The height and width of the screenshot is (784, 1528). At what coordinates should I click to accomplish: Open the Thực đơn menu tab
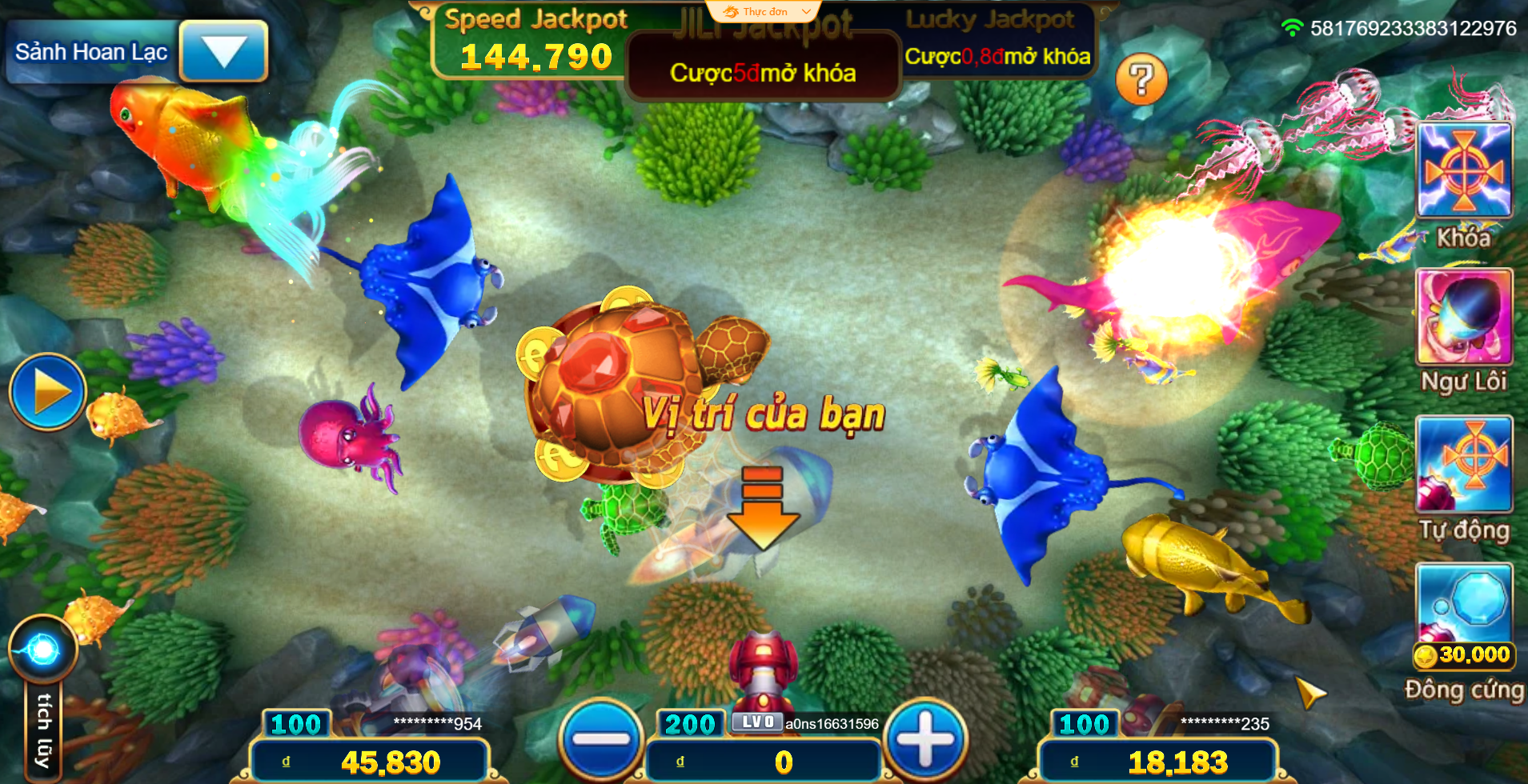point(764,12)
